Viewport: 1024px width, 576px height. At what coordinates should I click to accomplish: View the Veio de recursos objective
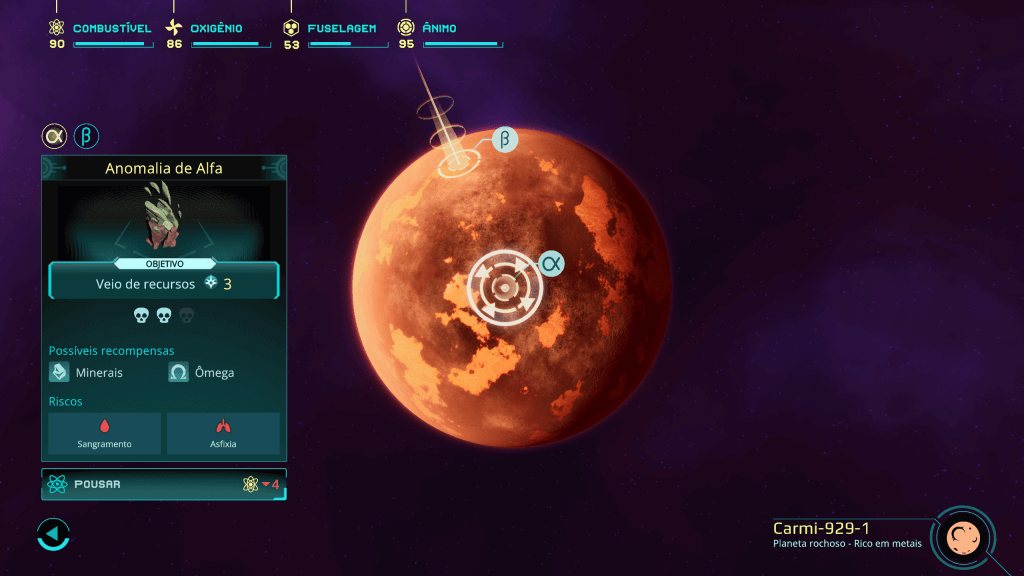(x=164, y=284)
